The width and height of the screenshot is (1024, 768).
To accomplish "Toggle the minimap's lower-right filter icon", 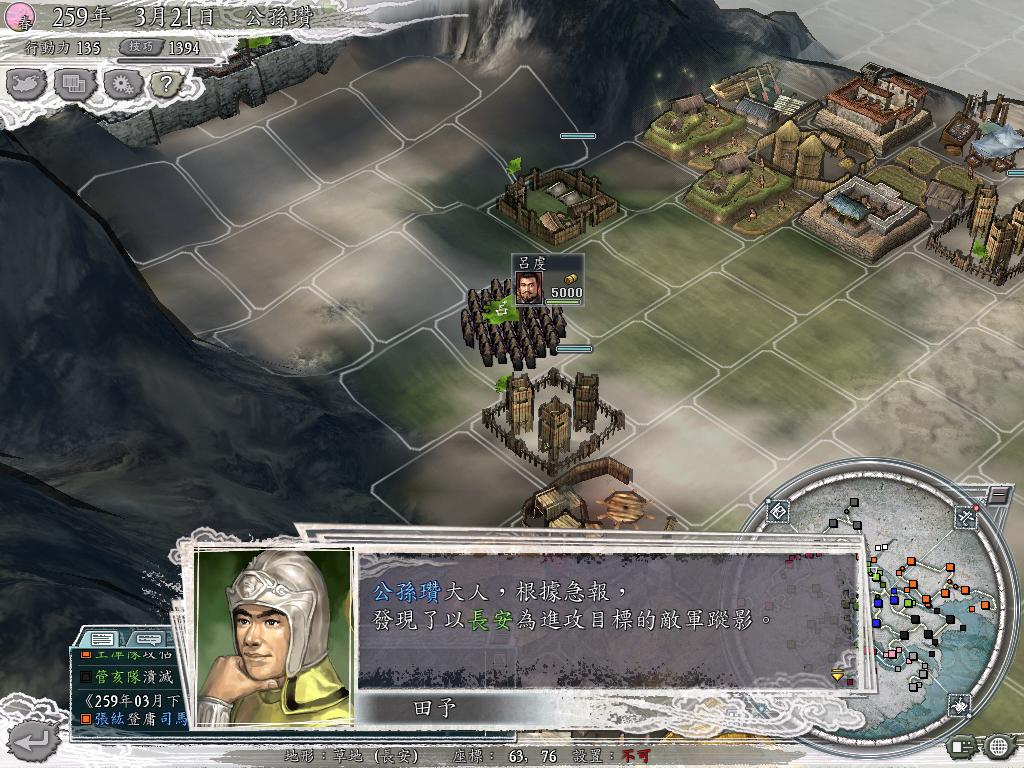I will tap(960, 705).
